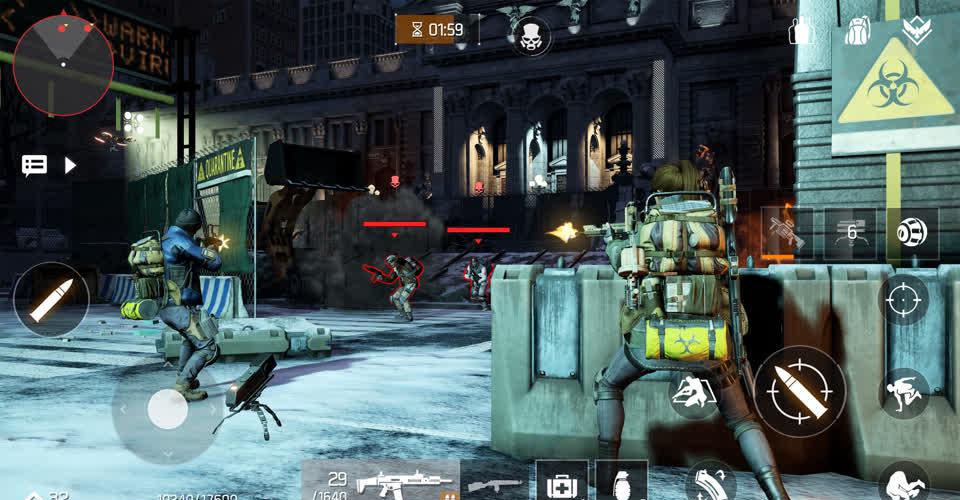Image resolution: width=960 pixels, height=500 pixels.
Task: Throw a grenade with the grenade icon
Action: [620, 482]
